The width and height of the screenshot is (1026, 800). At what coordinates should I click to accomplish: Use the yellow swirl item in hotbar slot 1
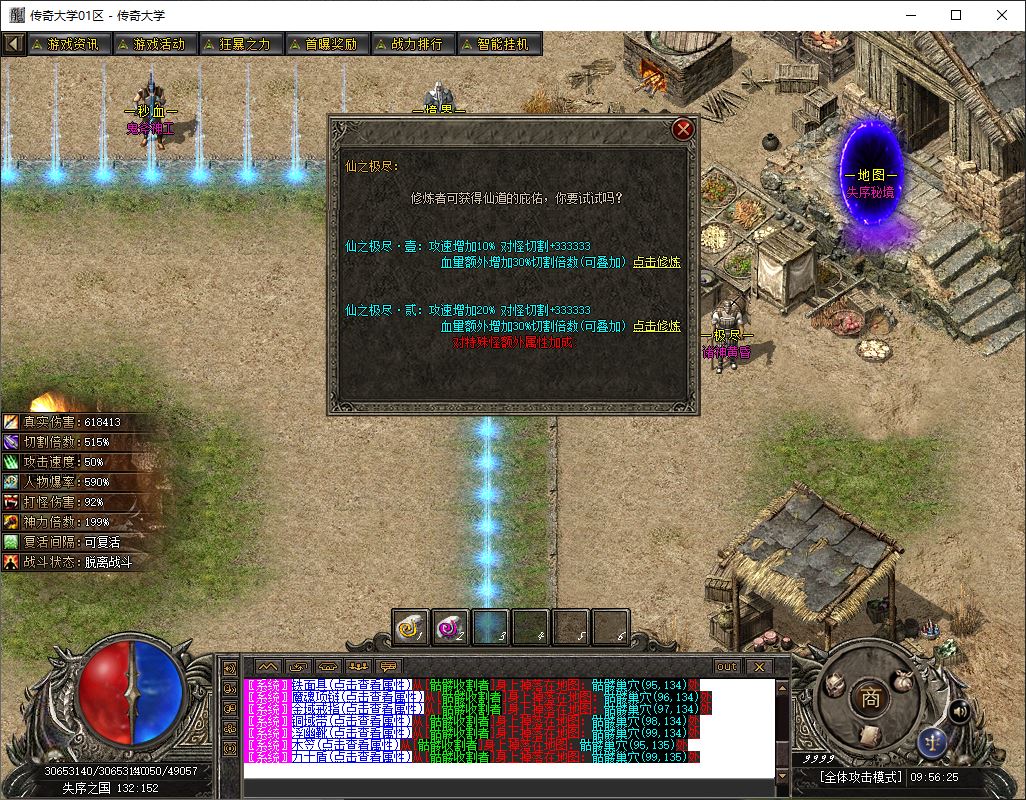[x=411, y=628]
